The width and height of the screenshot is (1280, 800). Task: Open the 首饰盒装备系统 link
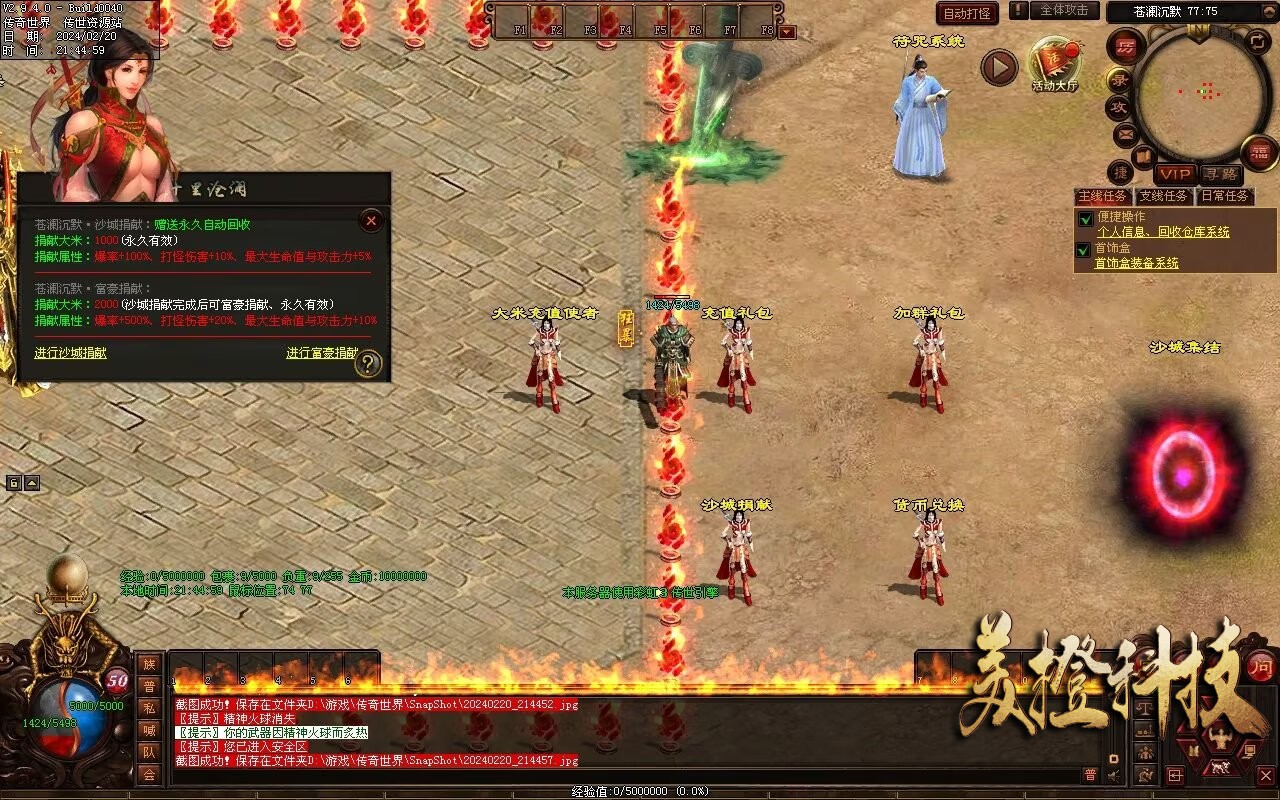[x=1136, y=263]
